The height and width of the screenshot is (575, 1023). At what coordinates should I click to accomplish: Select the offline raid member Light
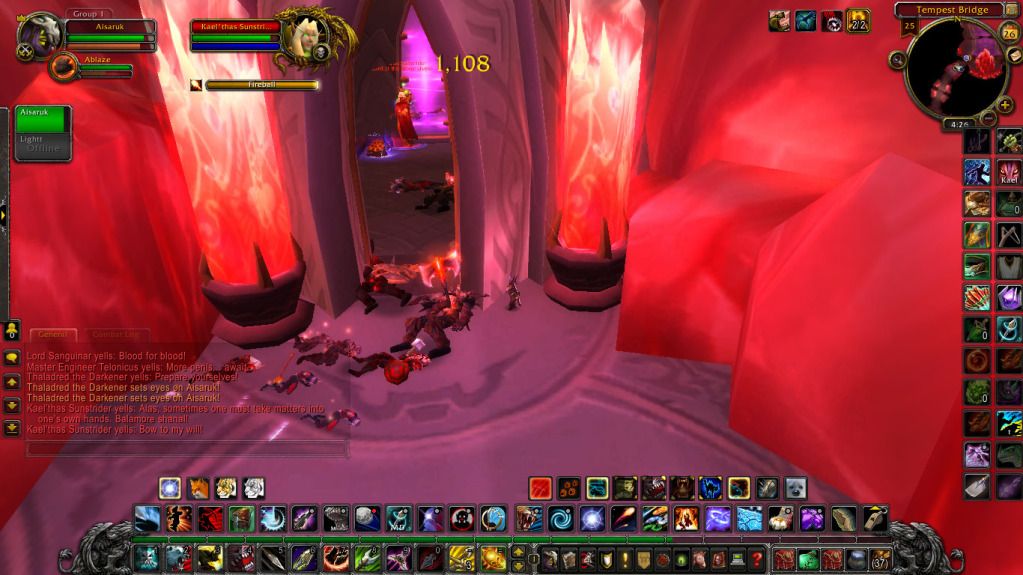[42, 146]
